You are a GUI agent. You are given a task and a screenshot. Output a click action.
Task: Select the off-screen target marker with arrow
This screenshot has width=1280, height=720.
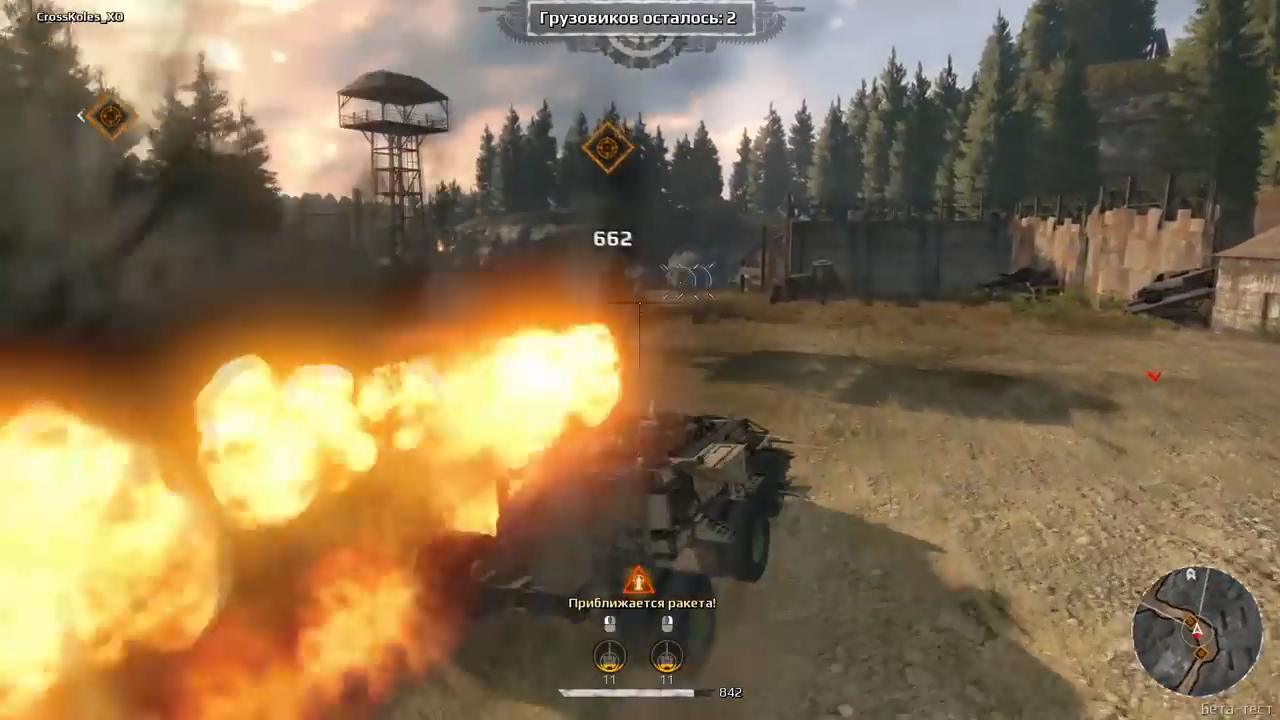(110, 116)
